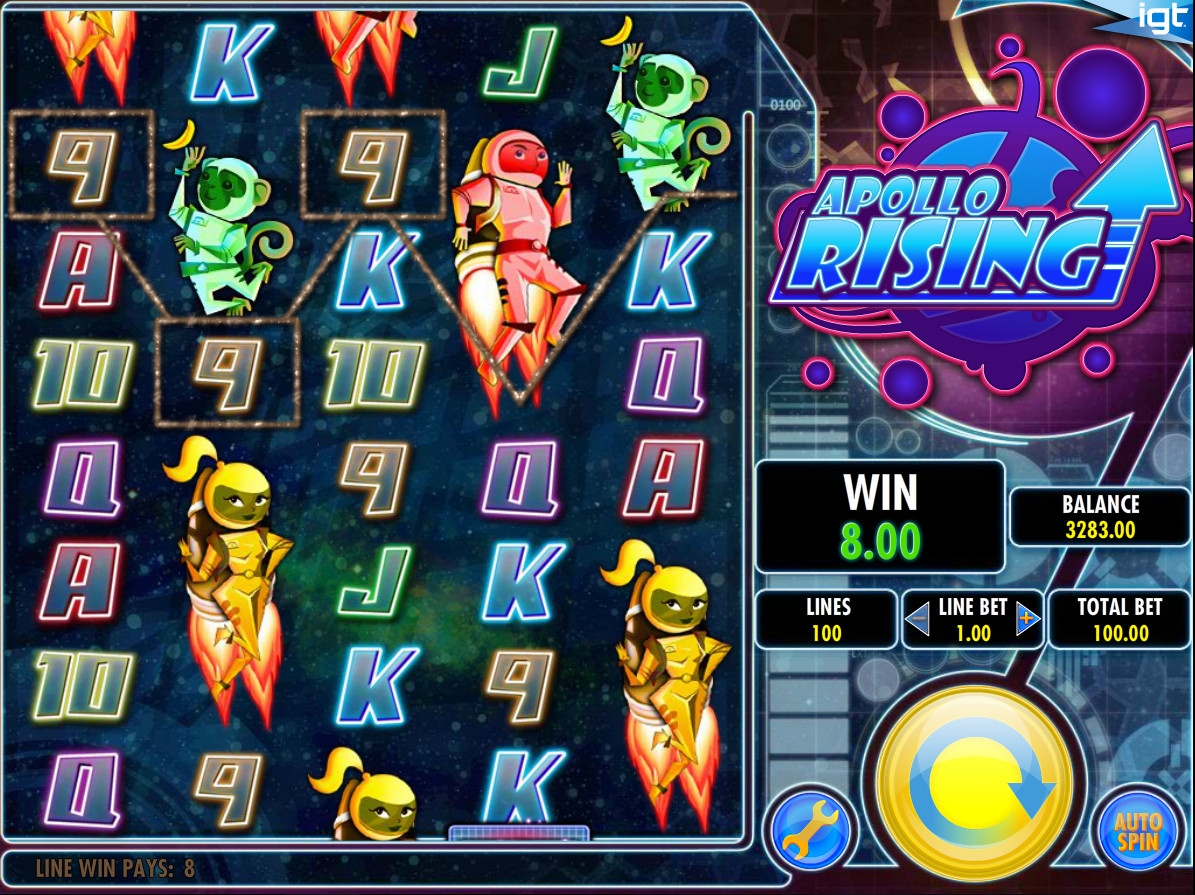
Task: Open the wrench settings button
Action: 811,832
